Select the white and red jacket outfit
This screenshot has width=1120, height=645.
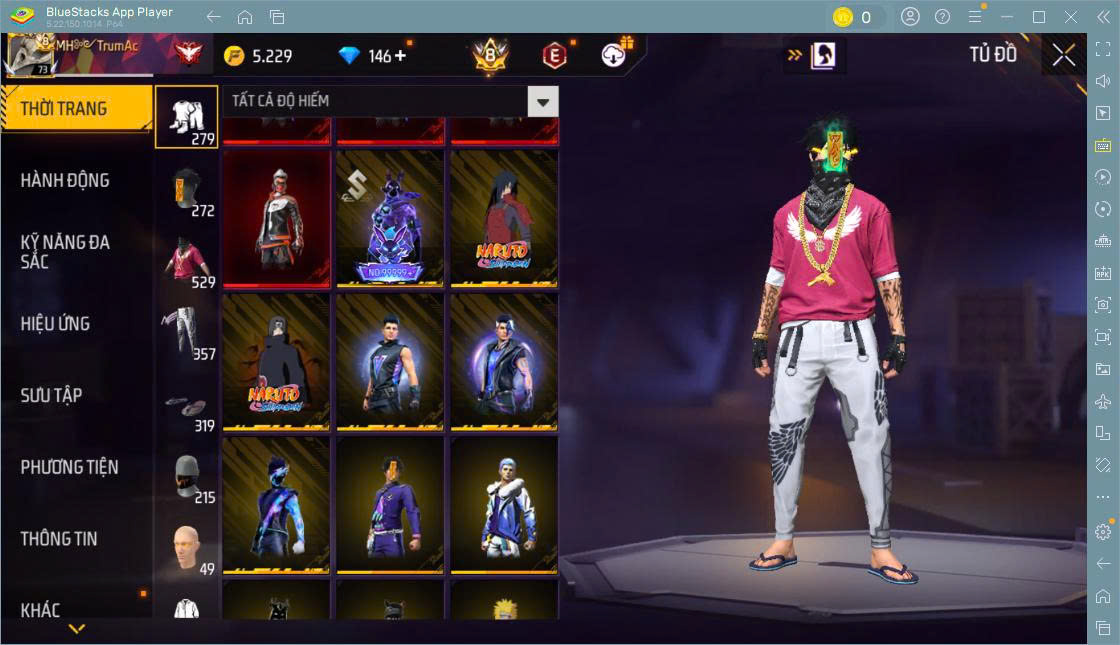click(276, 219)
